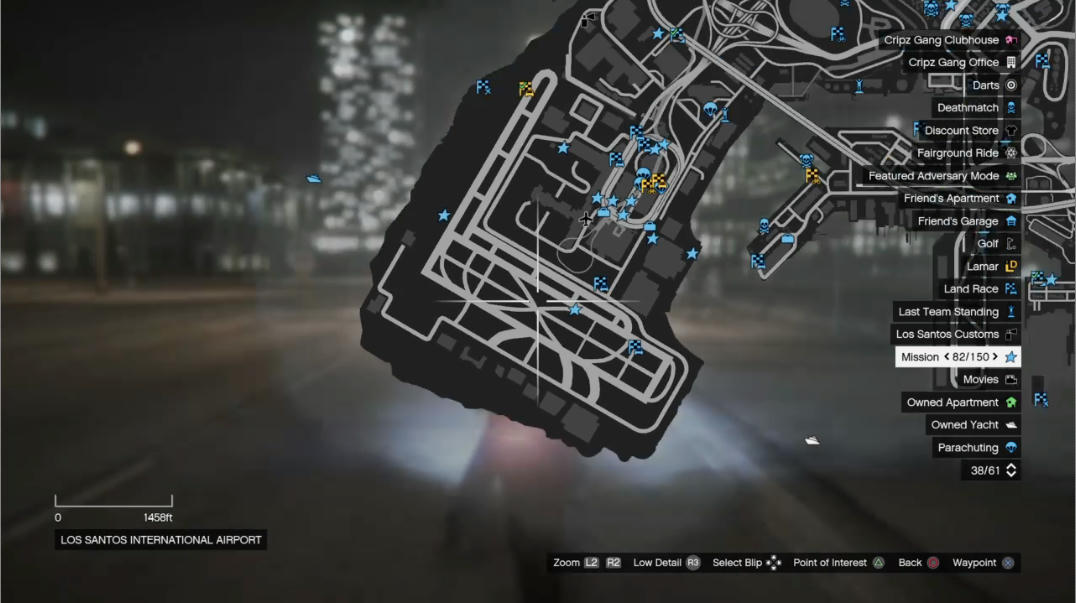Choose Last Team Standing entry

click(x=956, y=312)
